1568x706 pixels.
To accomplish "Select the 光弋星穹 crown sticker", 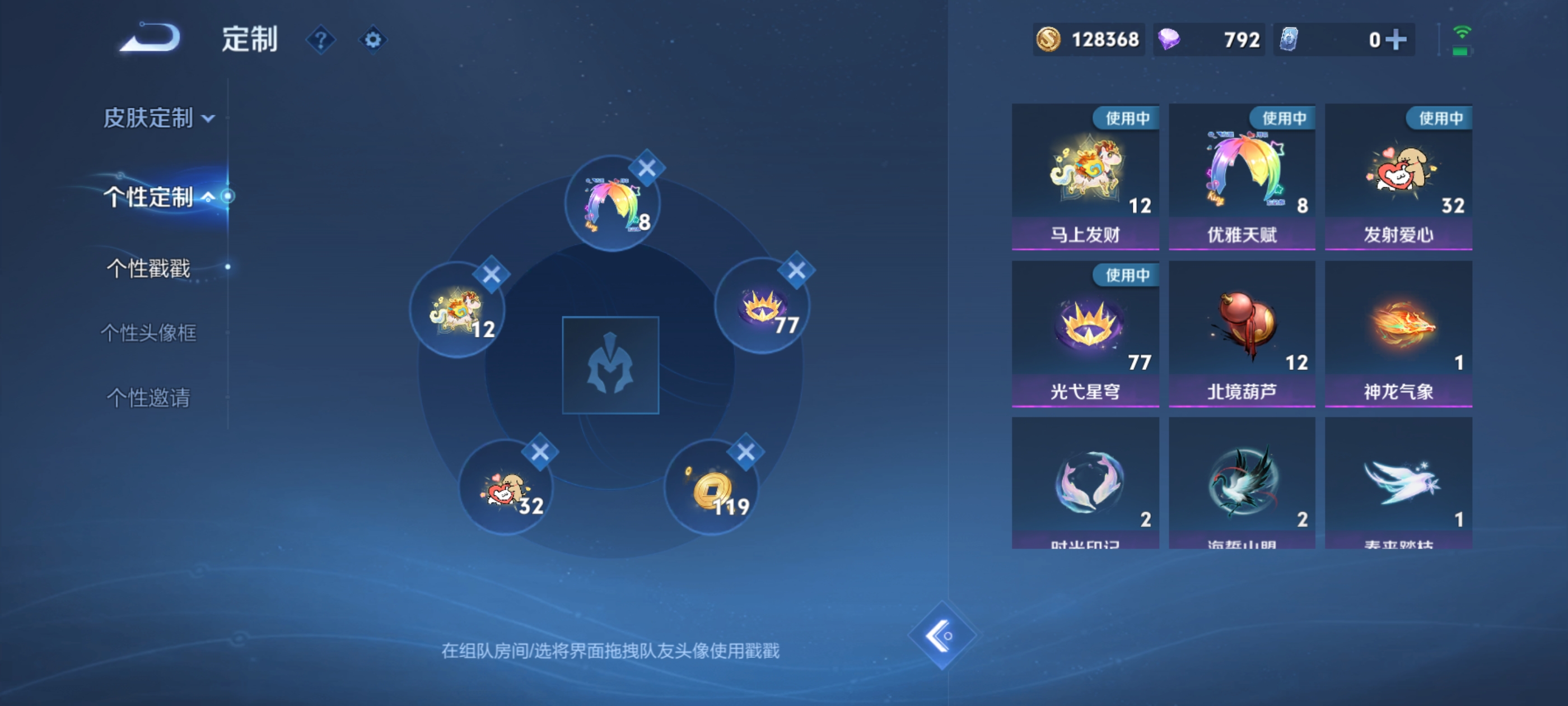I will (x=1085, y=332).
